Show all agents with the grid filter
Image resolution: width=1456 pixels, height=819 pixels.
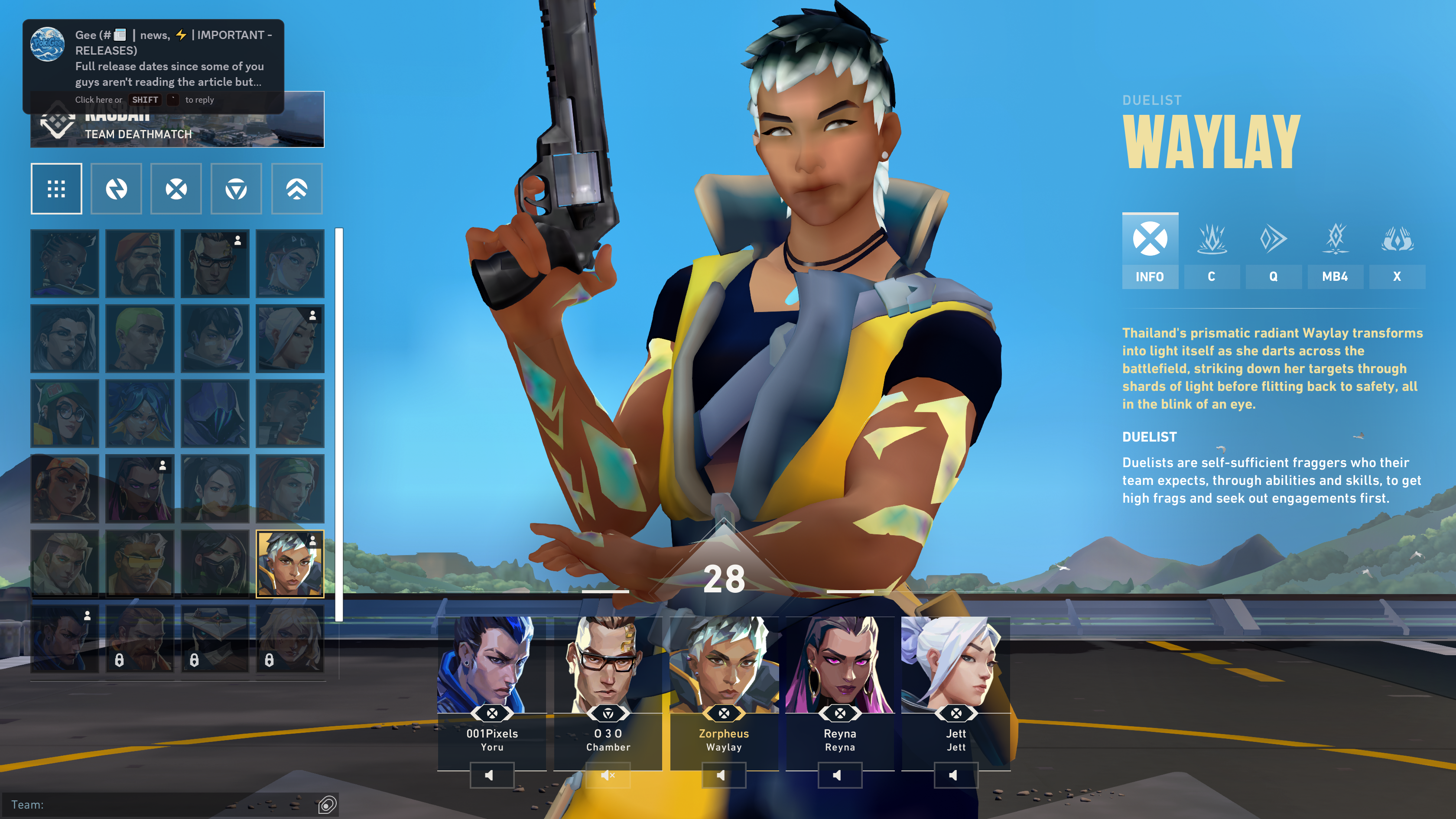coord(56,189)
